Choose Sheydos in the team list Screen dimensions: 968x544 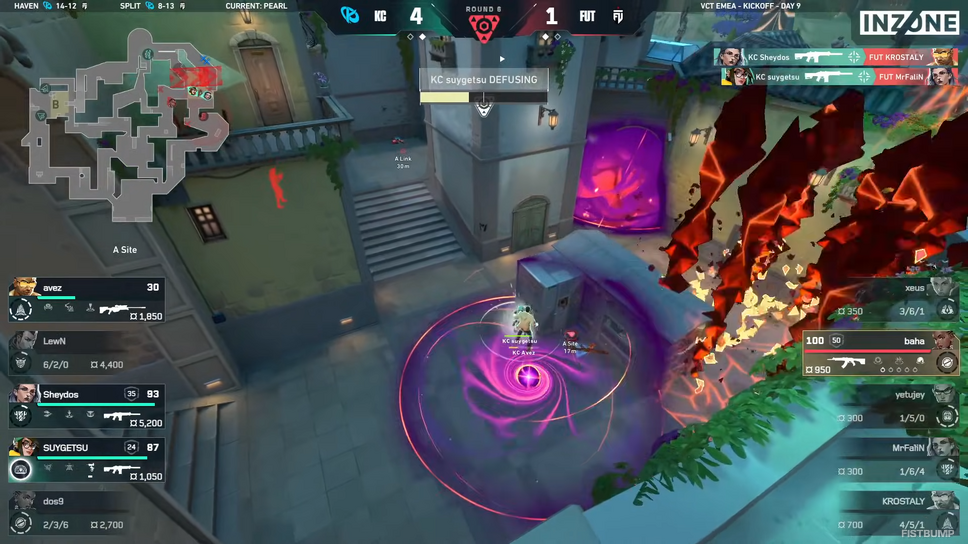tap(87, 406)
